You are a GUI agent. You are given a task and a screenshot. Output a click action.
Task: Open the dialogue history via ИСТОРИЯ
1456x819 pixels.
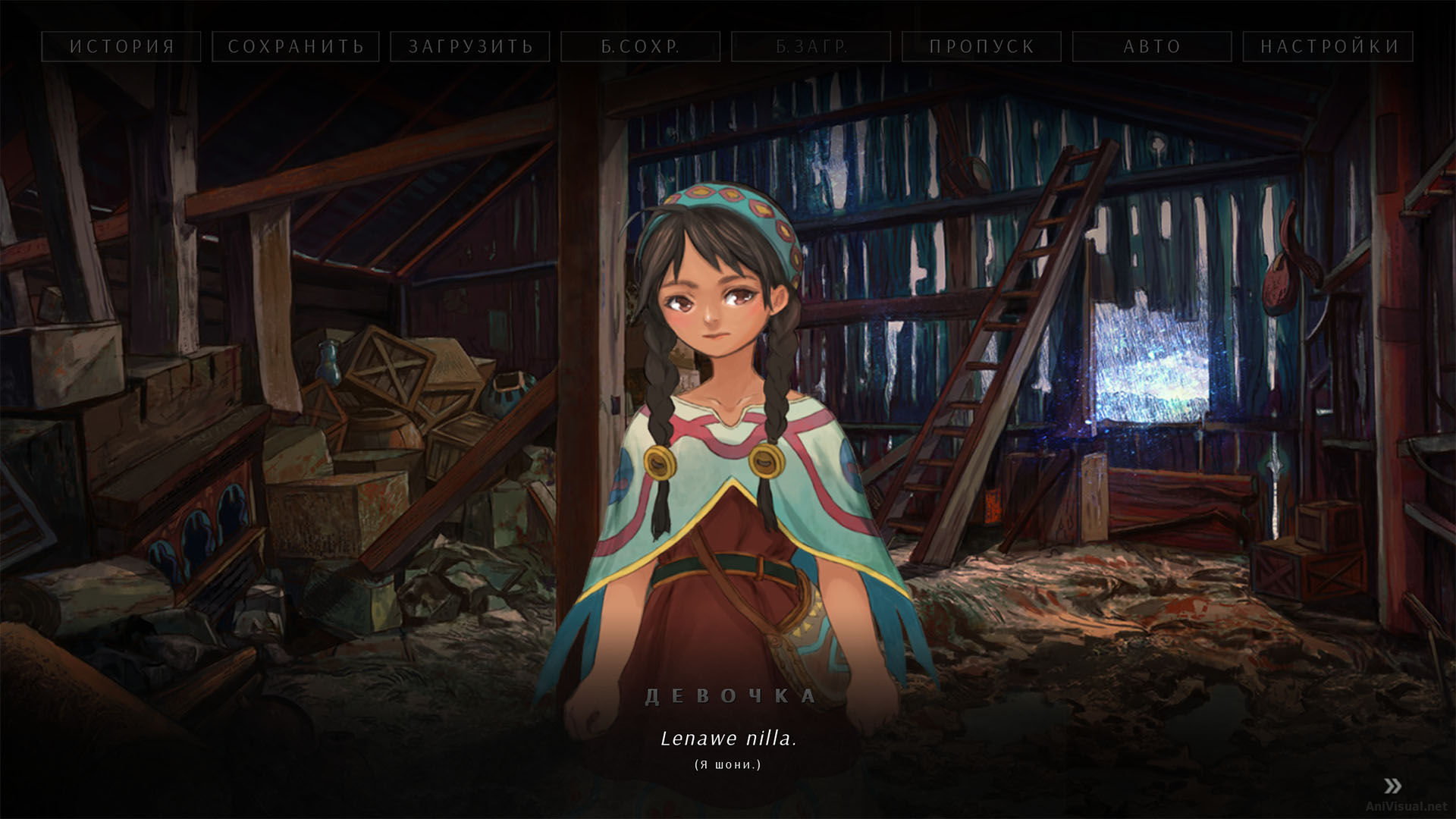pyautogui.click(x=121, y=46)
